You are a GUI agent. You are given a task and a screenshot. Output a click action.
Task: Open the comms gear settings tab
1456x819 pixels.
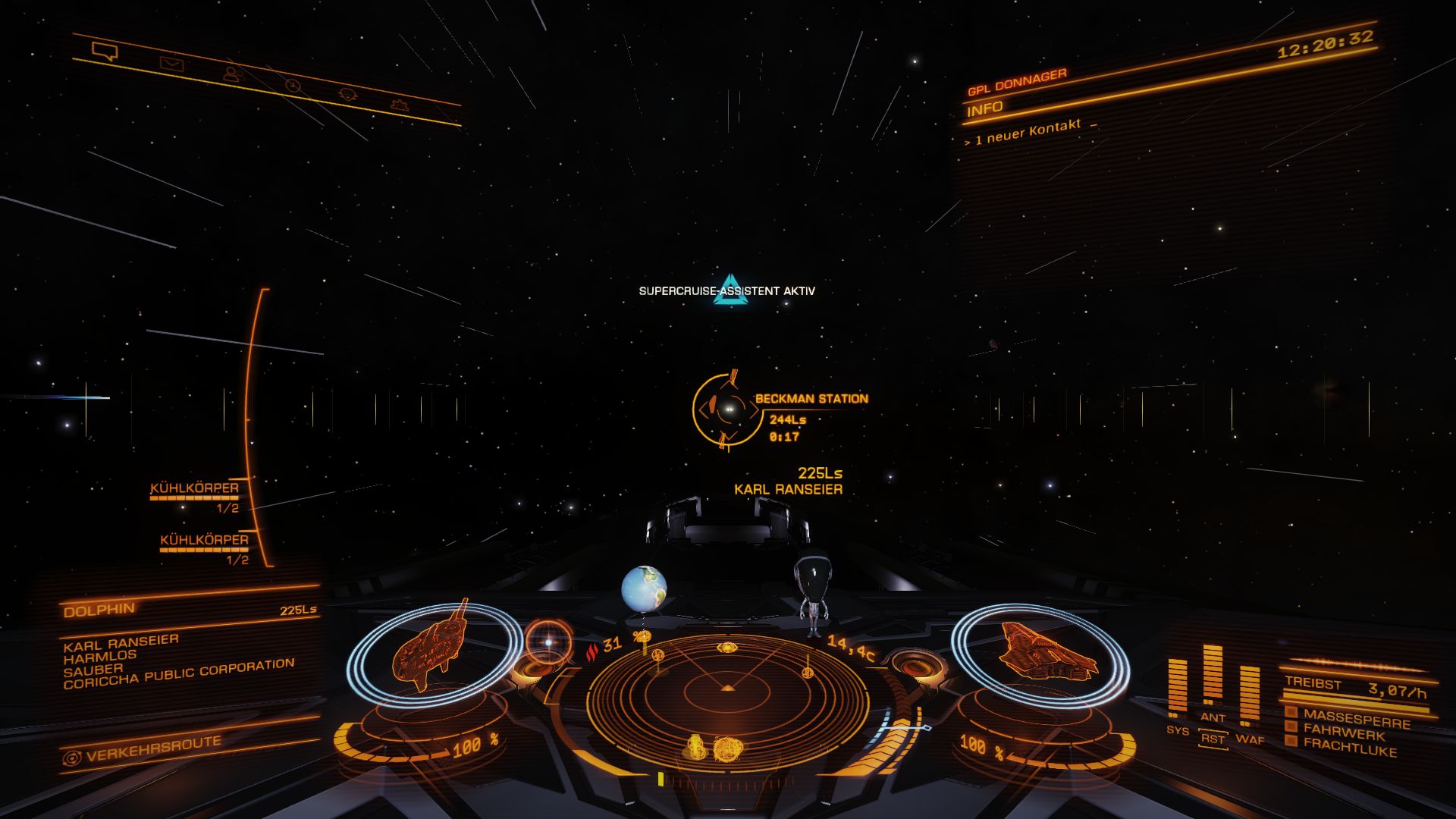(x=400, y=105)
